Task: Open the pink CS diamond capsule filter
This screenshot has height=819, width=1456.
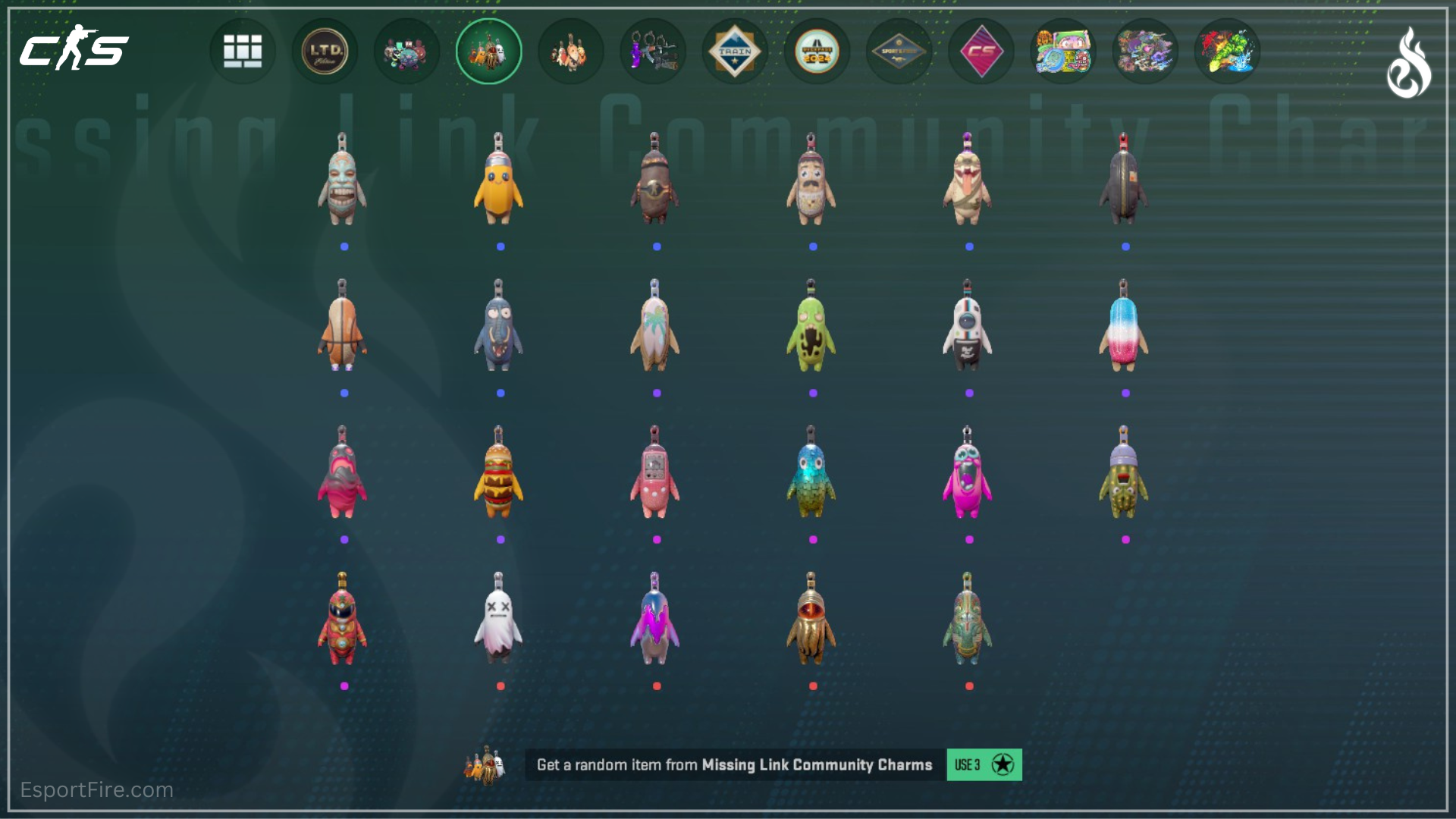Action: pyautogui.click(x=980, y=50)
